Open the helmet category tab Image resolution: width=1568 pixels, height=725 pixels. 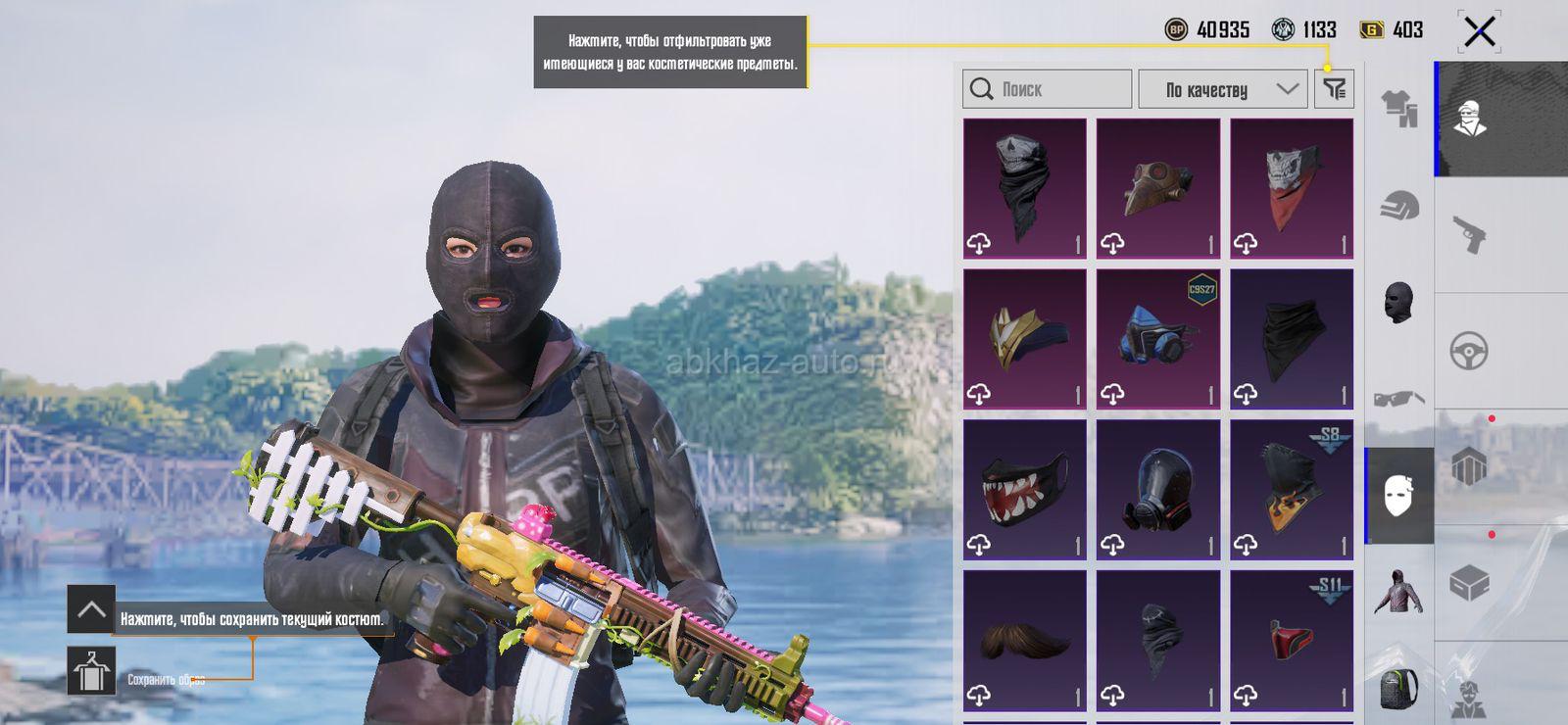click(x=1398, y=206)
